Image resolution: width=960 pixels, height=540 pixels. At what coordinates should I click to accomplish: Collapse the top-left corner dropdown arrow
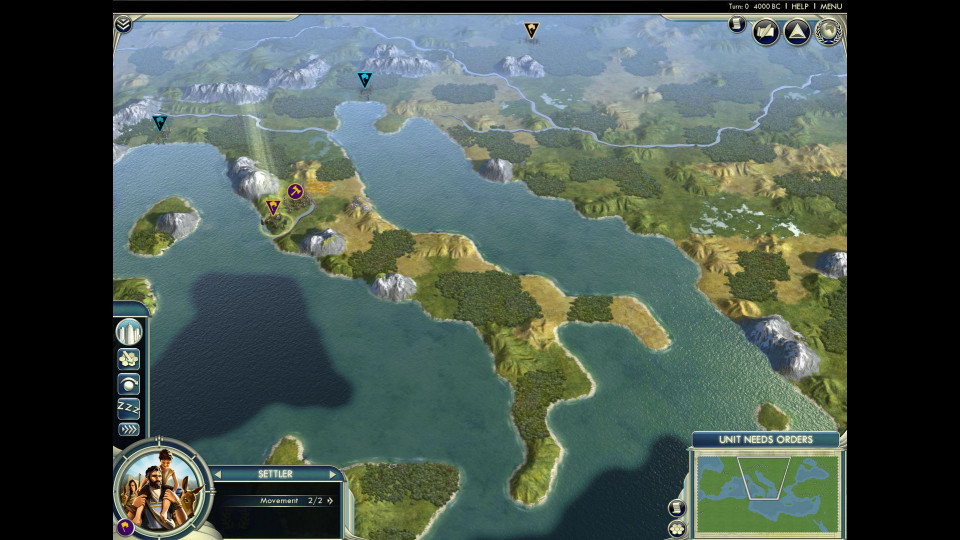click(x=123, y=24)
